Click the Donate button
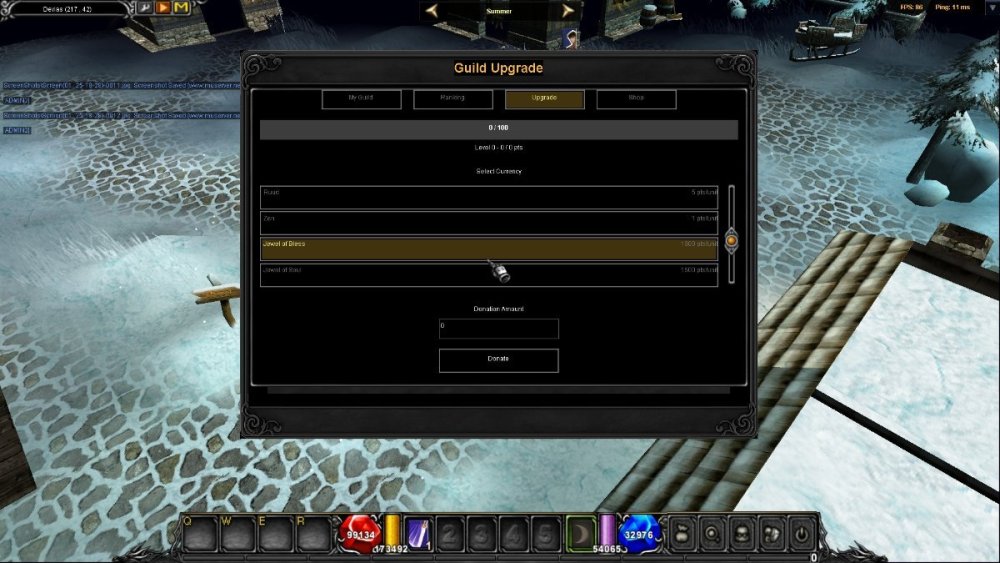 click(x=498, y=360)
